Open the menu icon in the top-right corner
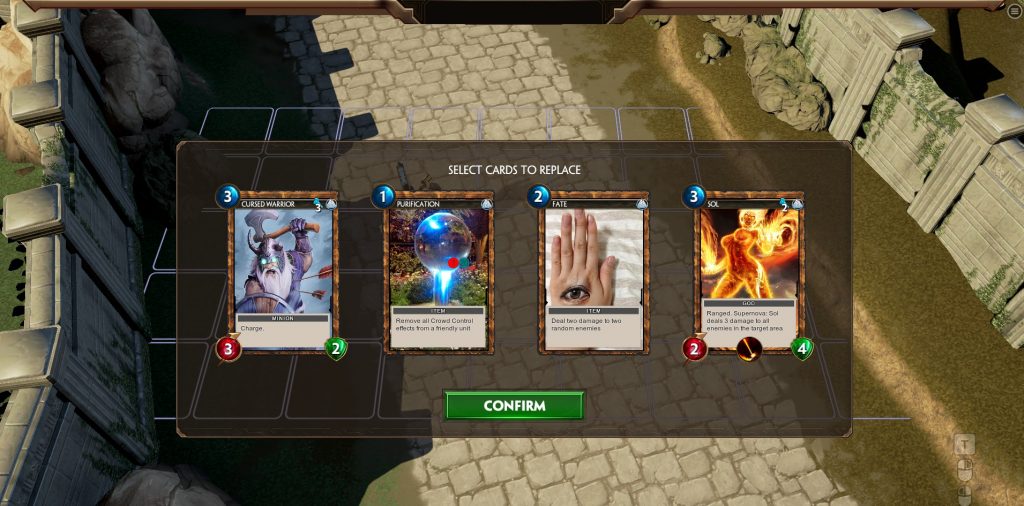Image resolution: width=1024 pixels, height=506 pixels. [1015, 10]
